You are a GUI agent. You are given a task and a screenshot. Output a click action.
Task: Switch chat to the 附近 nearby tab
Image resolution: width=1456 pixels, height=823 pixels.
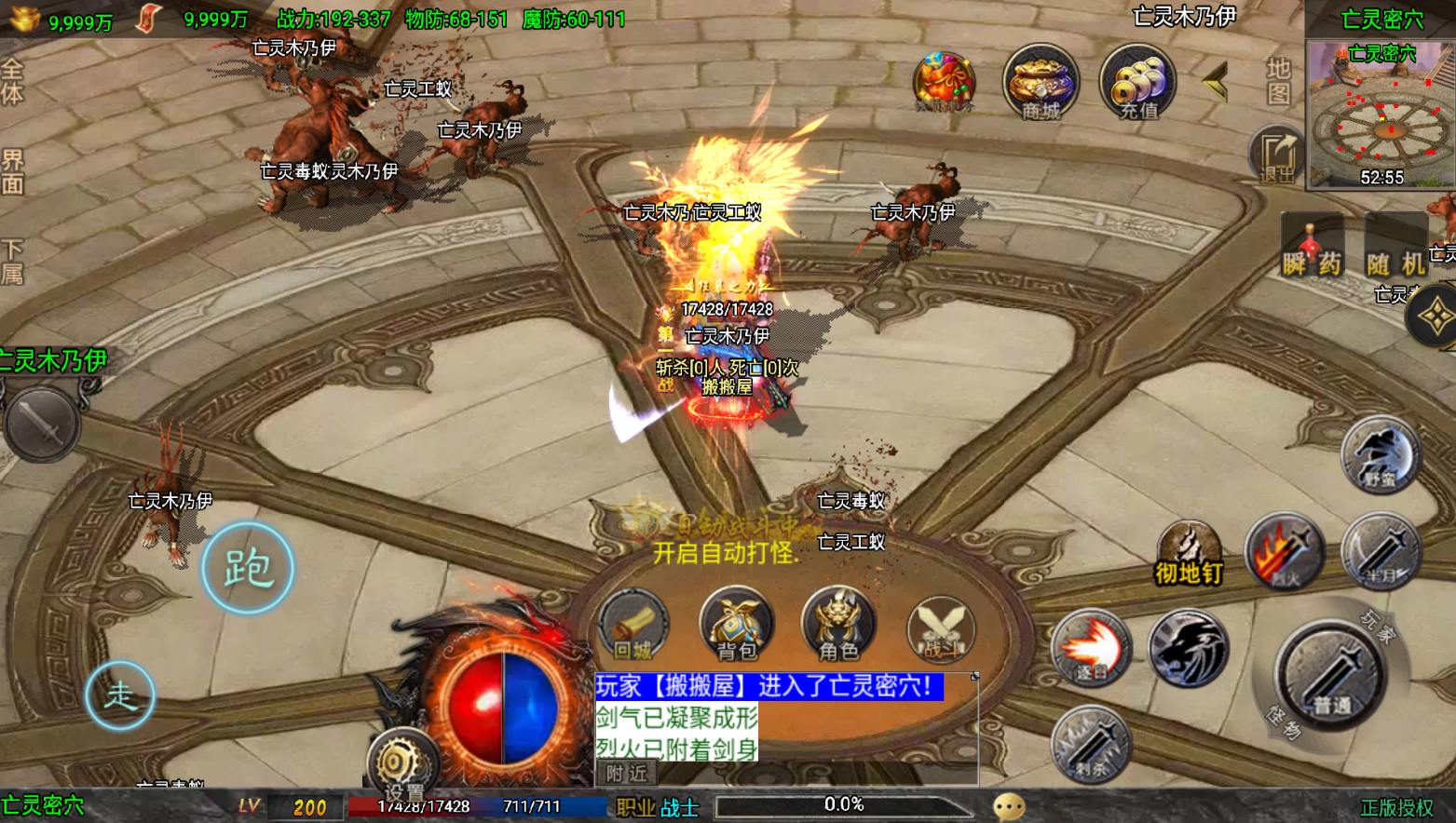626,774
